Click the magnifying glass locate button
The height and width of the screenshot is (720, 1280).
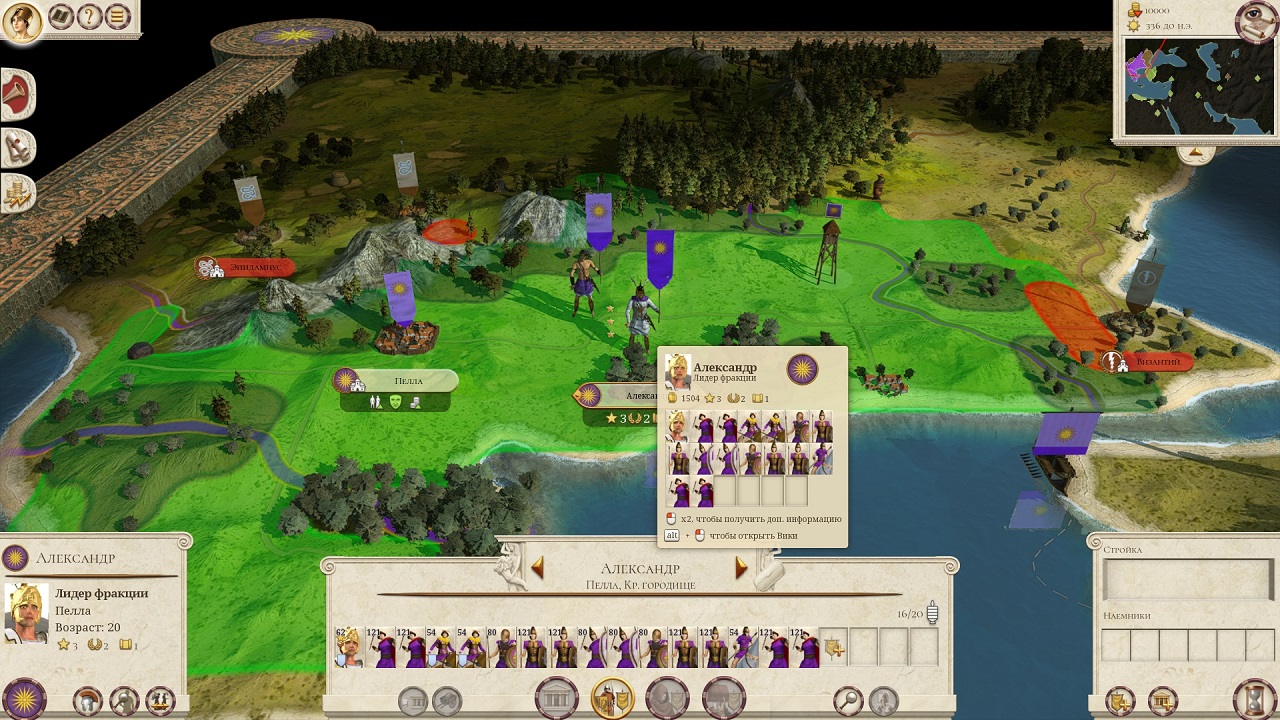point(848,700)
